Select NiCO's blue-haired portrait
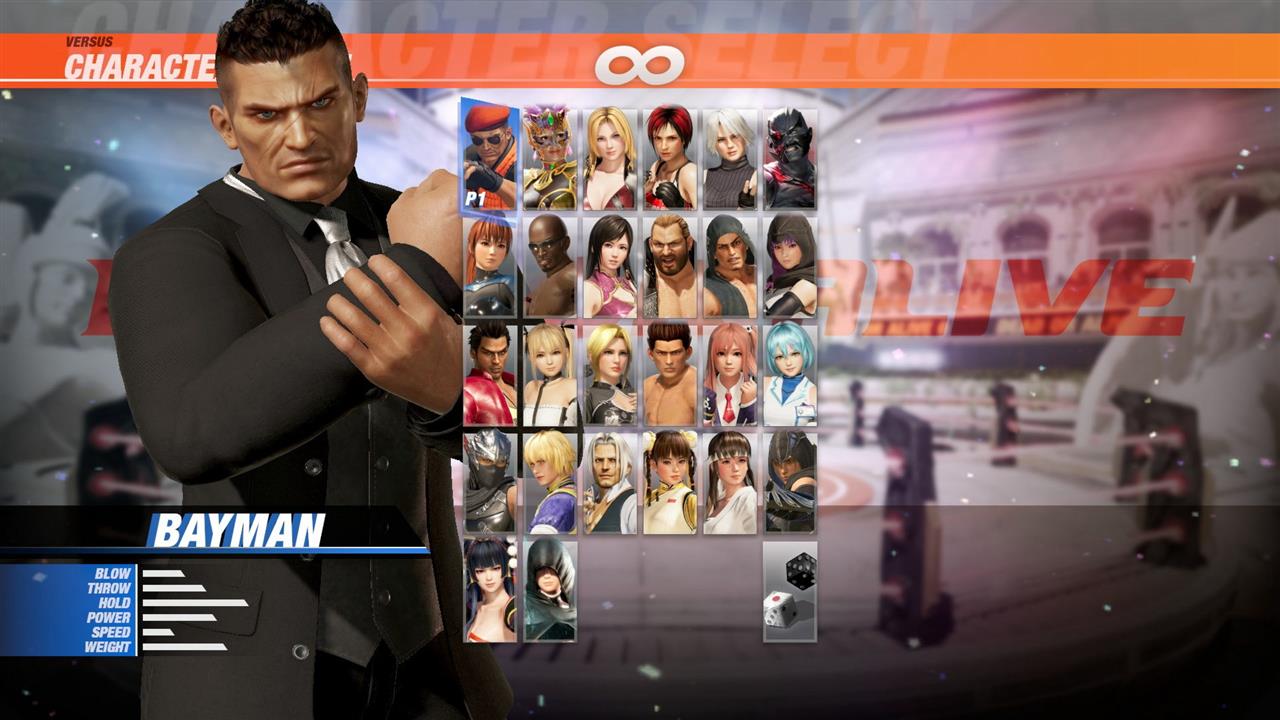The height and width of the screenshot is (720, 1280). (x=791, y=375)
